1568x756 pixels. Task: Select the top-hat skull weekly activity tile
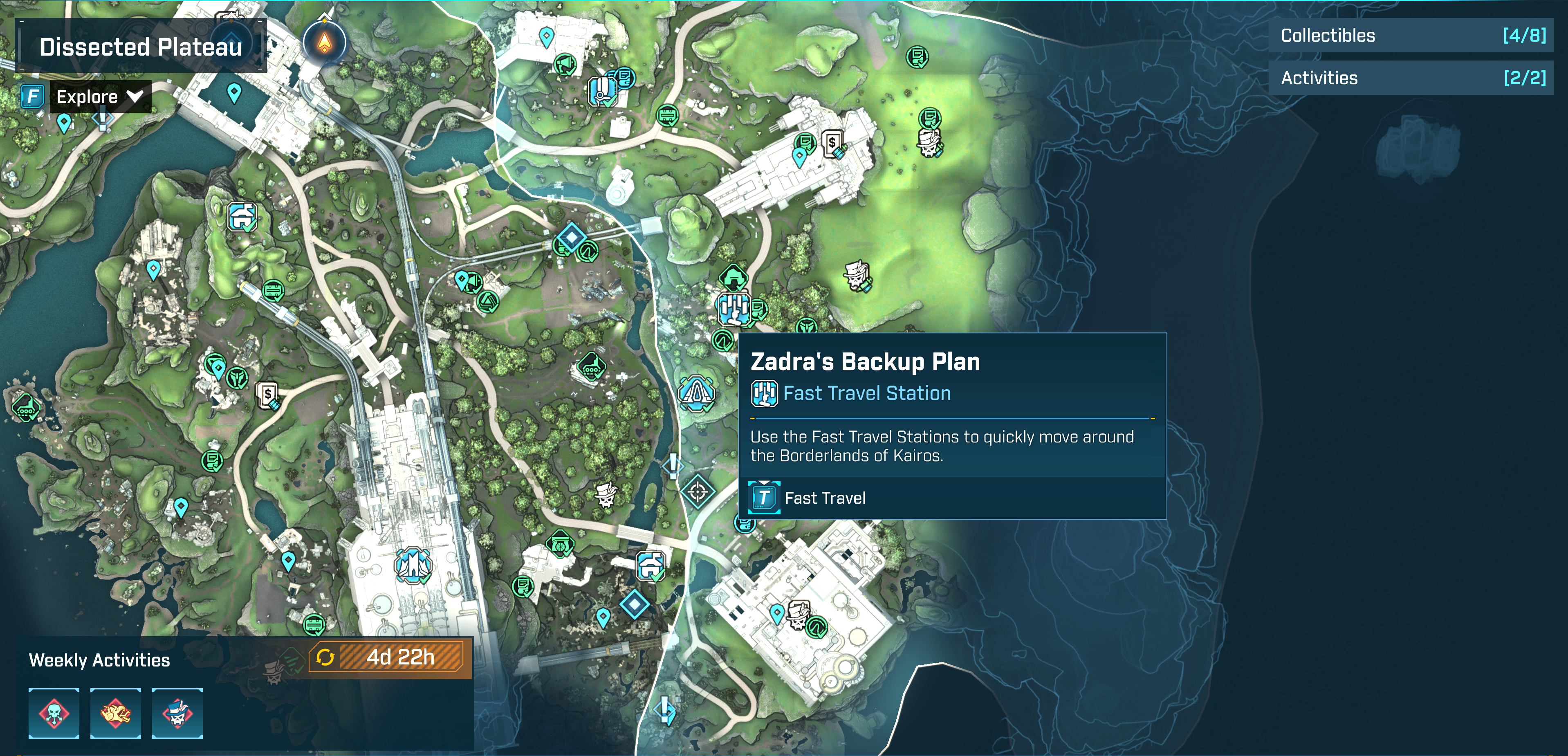177,713
